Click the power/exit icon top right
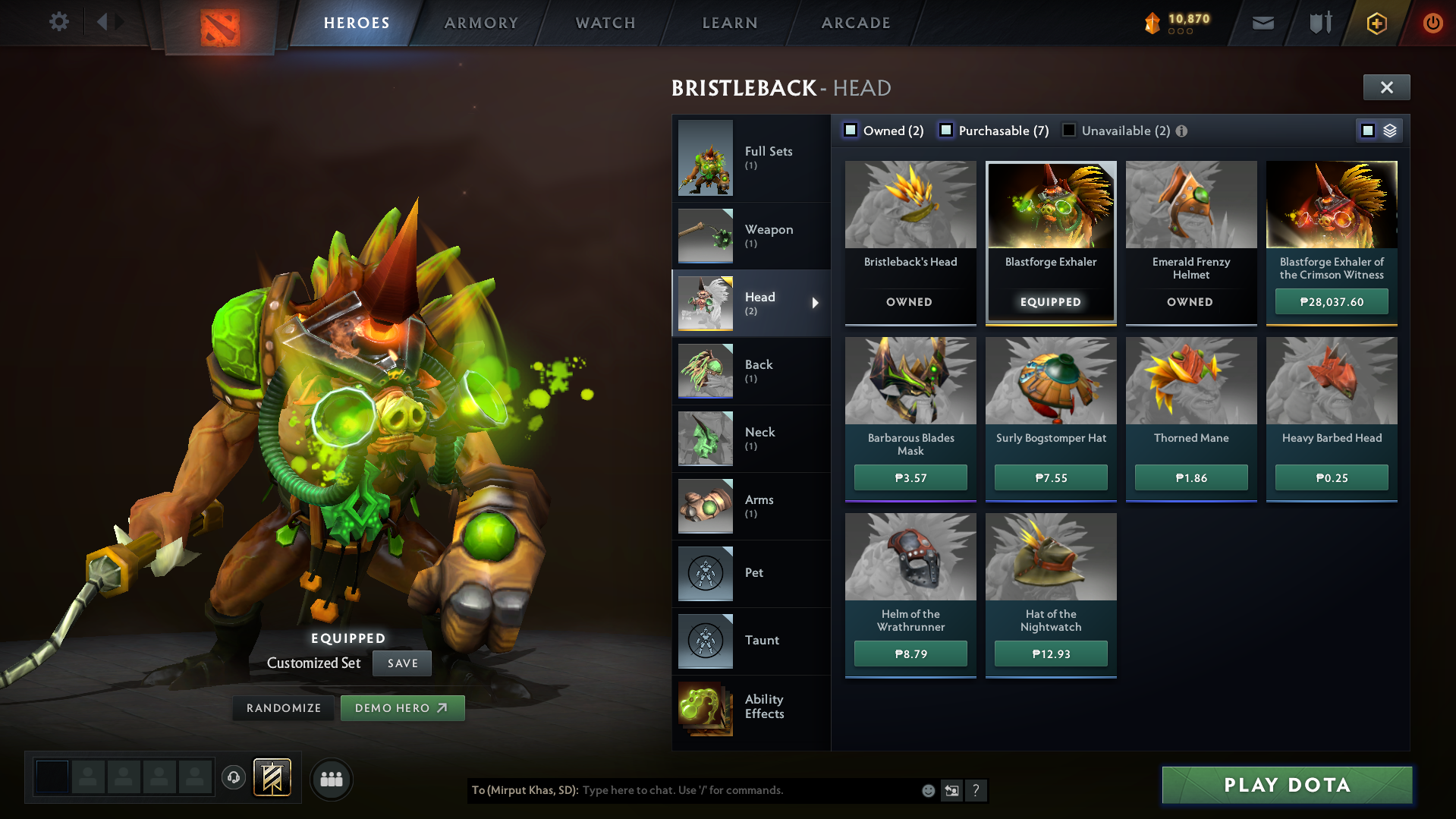Image resolution: width=1456 pixels, height=819 pixels. (1432, 23)
